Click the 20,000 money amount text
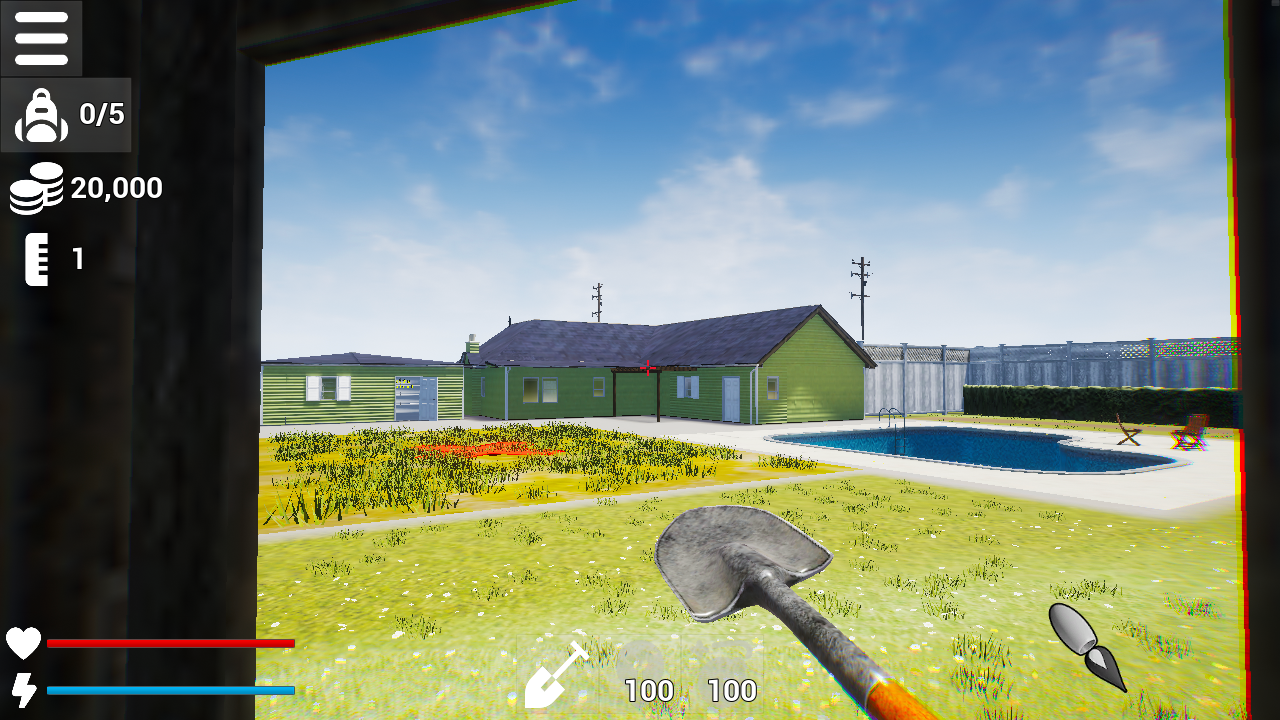The height and width of the screenshot is (720, 1280). pos(115,188)
